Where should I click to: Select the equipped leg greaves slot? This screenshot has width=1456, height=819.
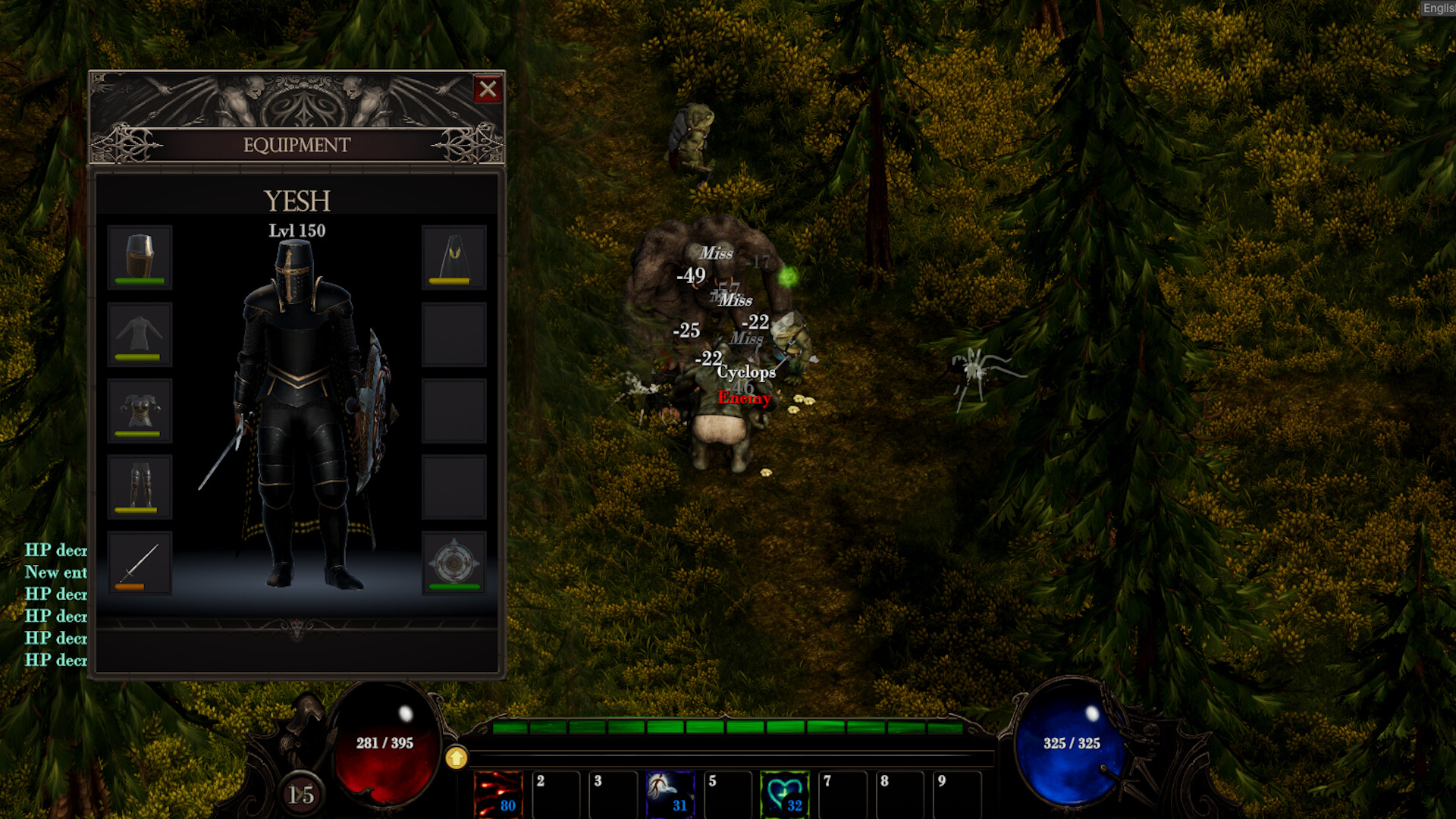[x=140, y=486]
